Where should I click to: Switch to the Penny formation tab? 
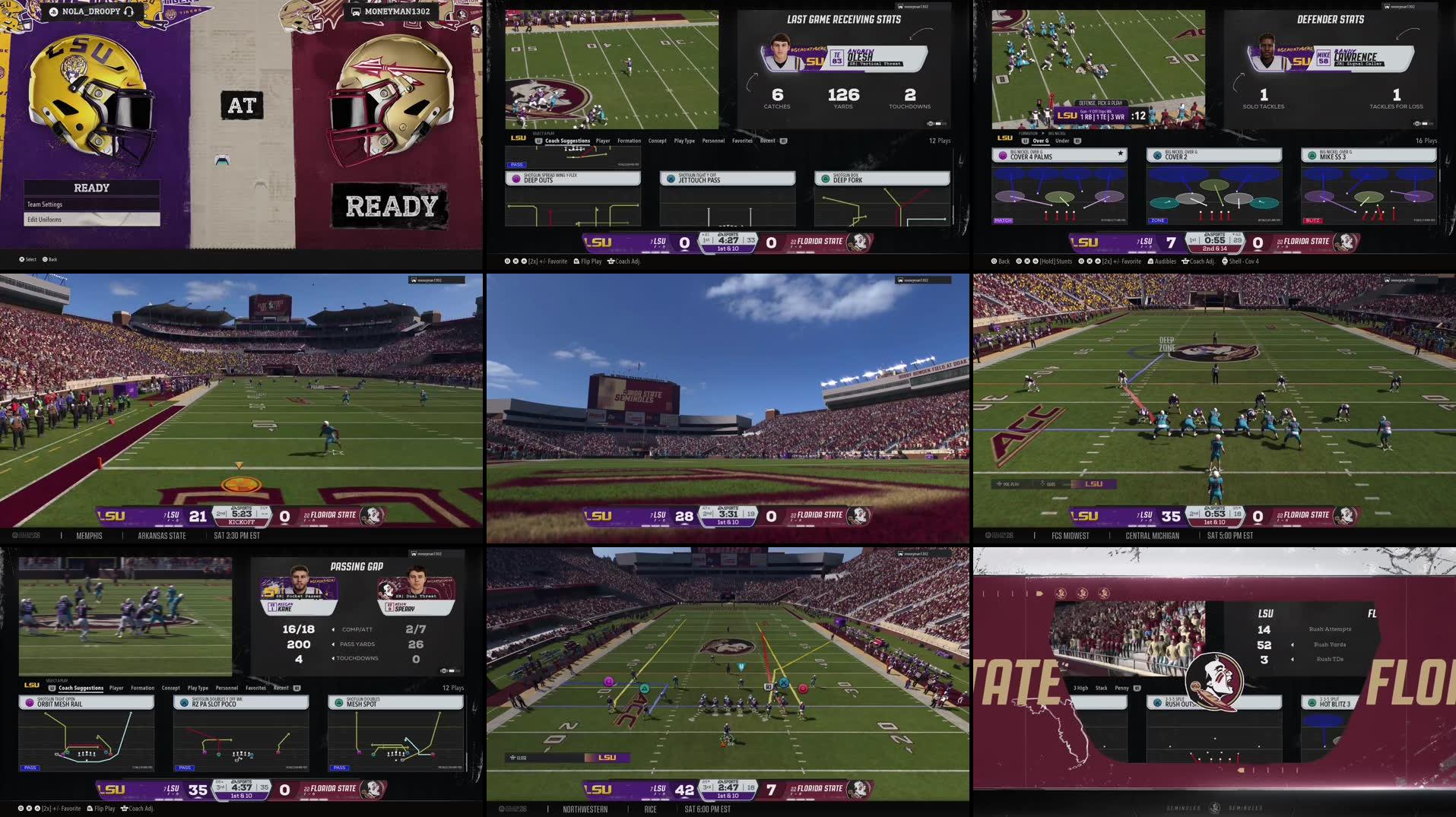(1121, 688)
